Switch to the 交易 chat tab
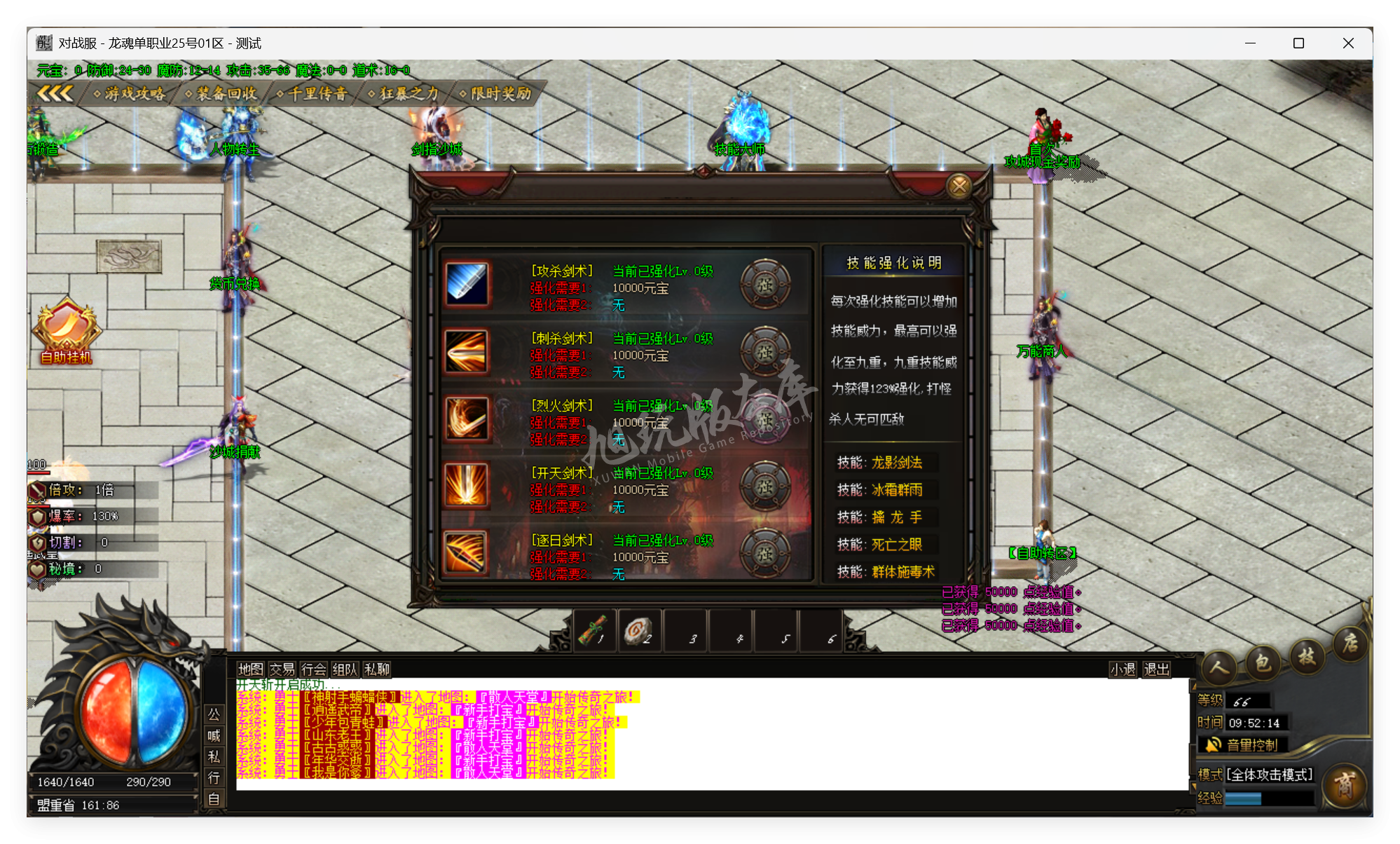 283,669
